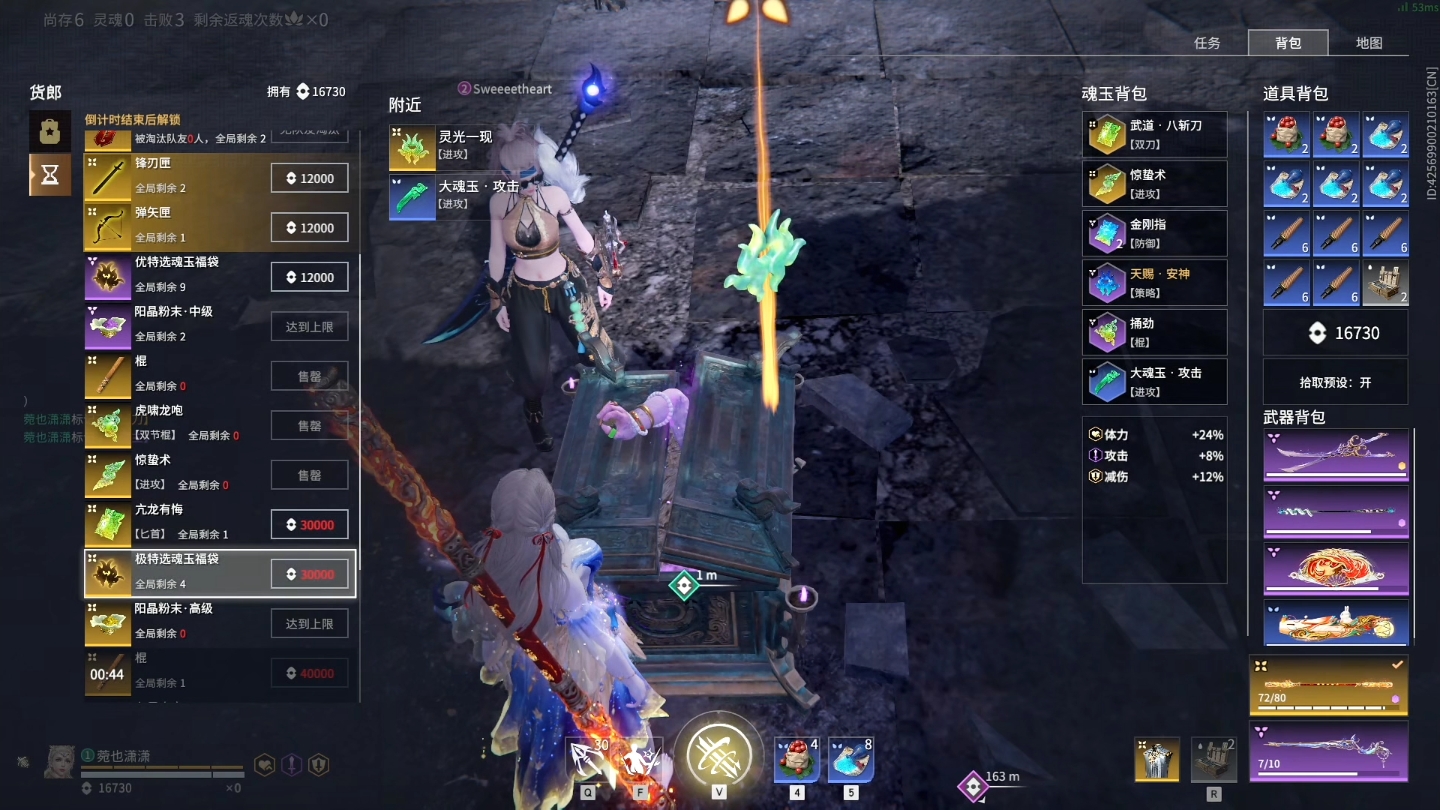Open the 地图 tab
1440x810 pixels.
[1369, 43]
